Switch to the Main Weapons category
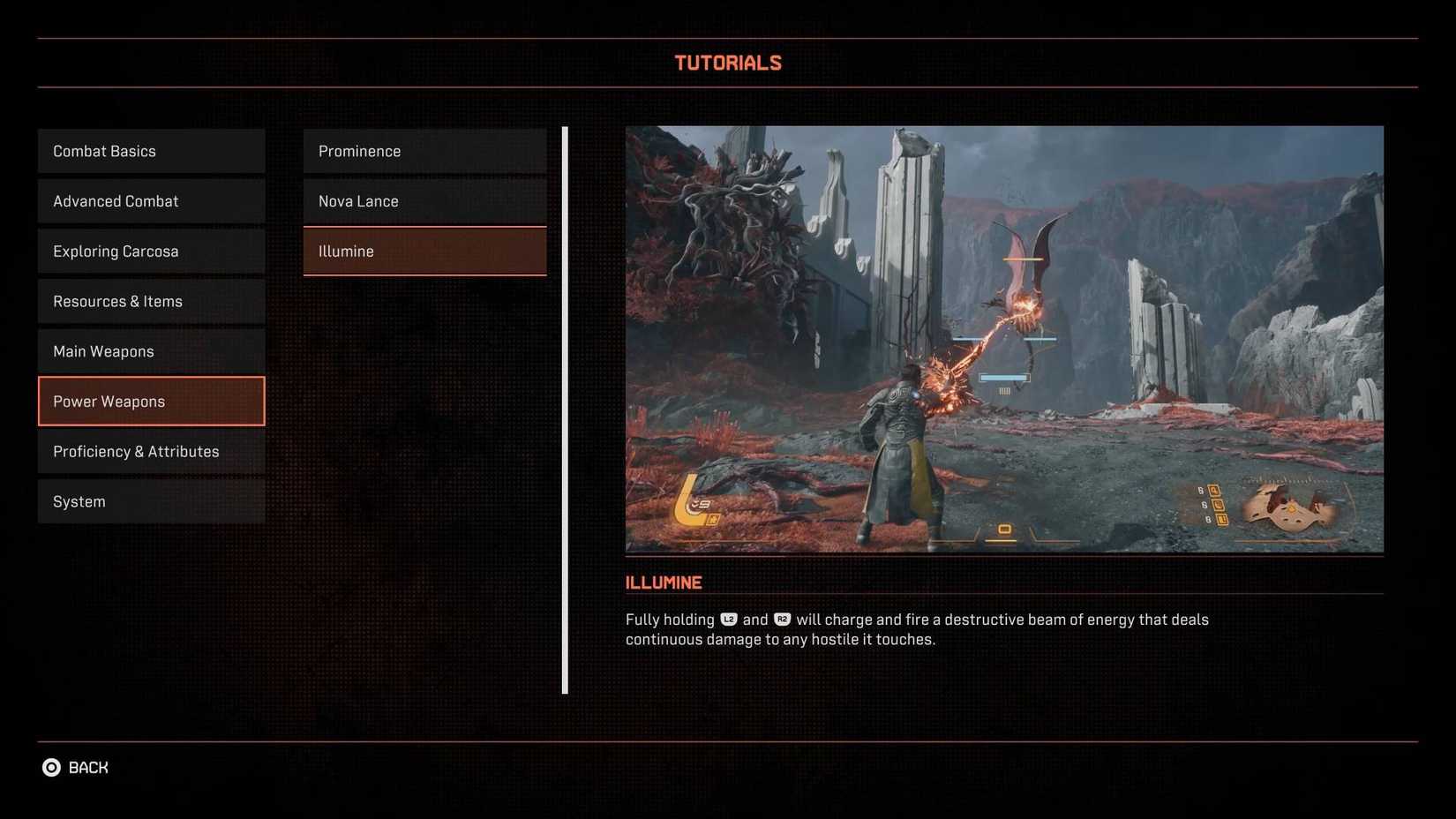Viewport: 1456px width, 819px height. pos(150,350)
